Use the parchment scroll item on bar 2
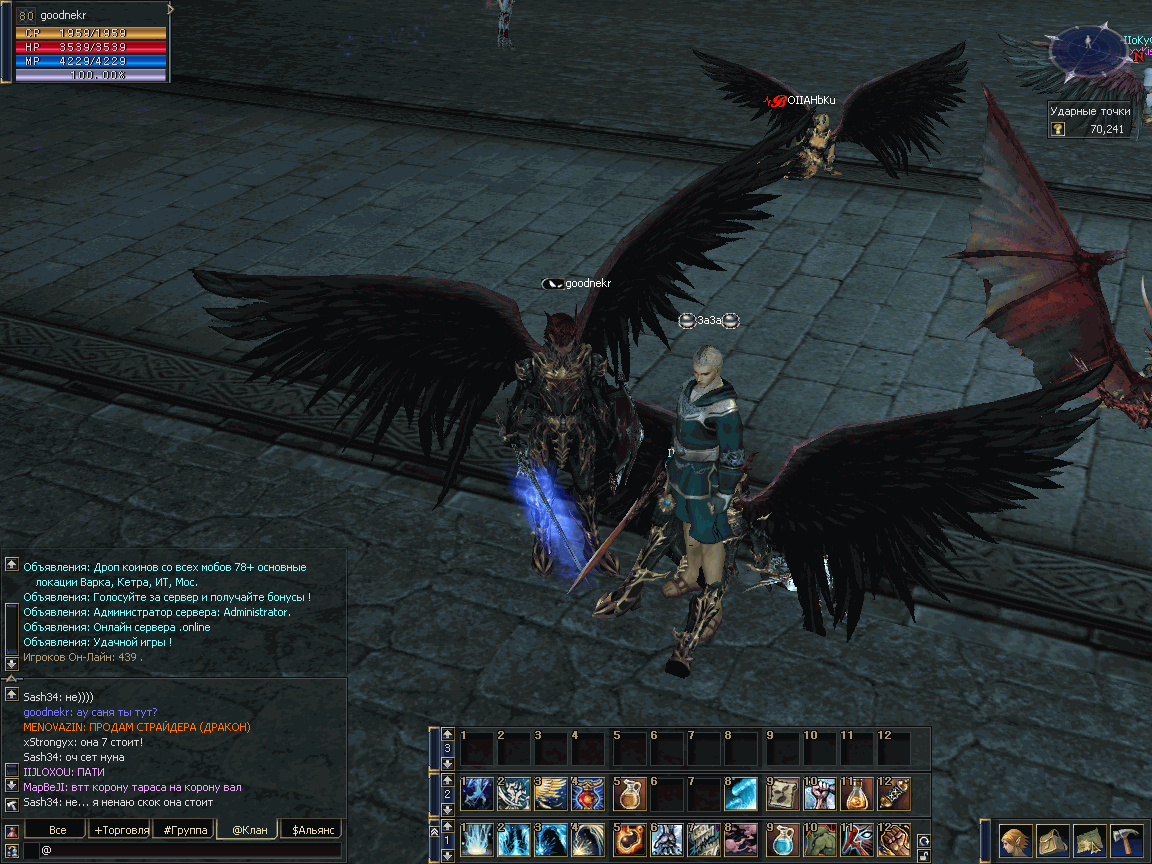Screen dimensions: 1152x864 781,794
